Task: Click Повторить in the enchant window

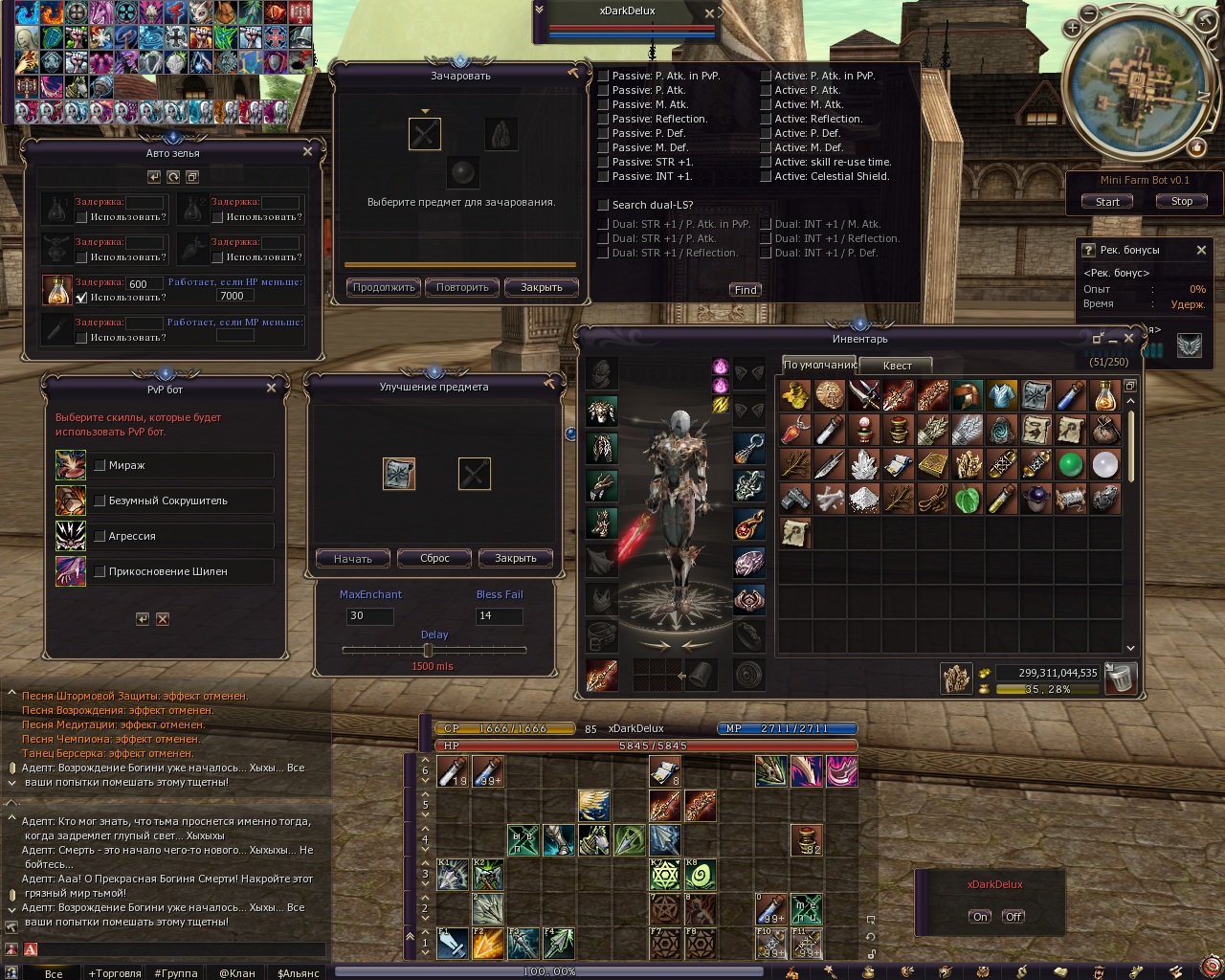Action: pyautogui.click(x=462, y=287)
